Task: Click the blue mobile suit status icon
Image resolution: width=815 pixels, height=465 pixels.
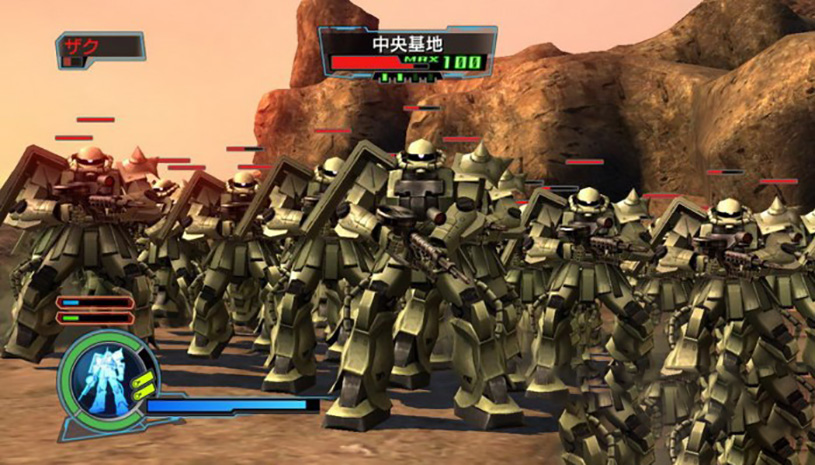Action: tap(107, 383)
